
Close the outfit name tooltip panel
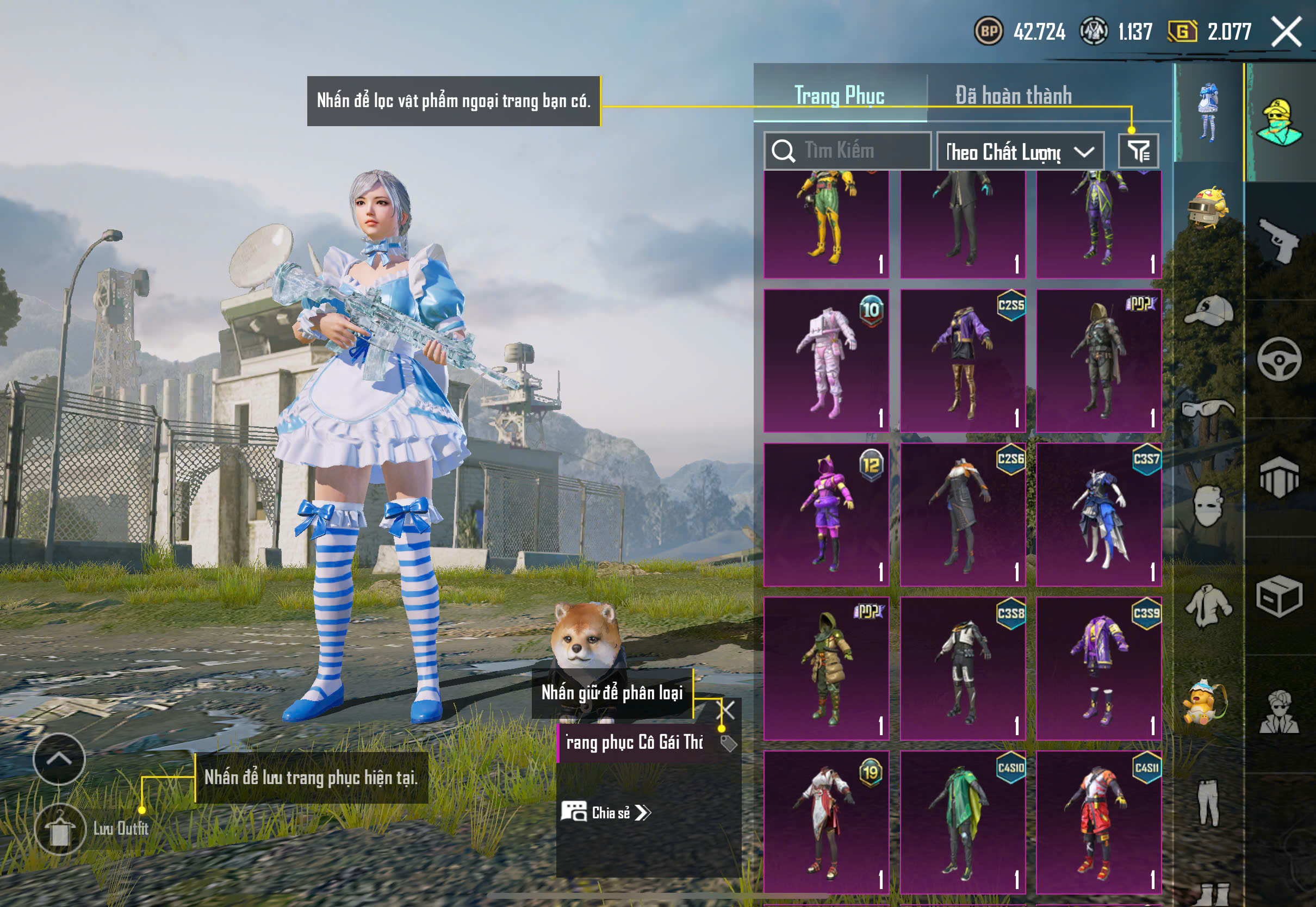(727, 710)
